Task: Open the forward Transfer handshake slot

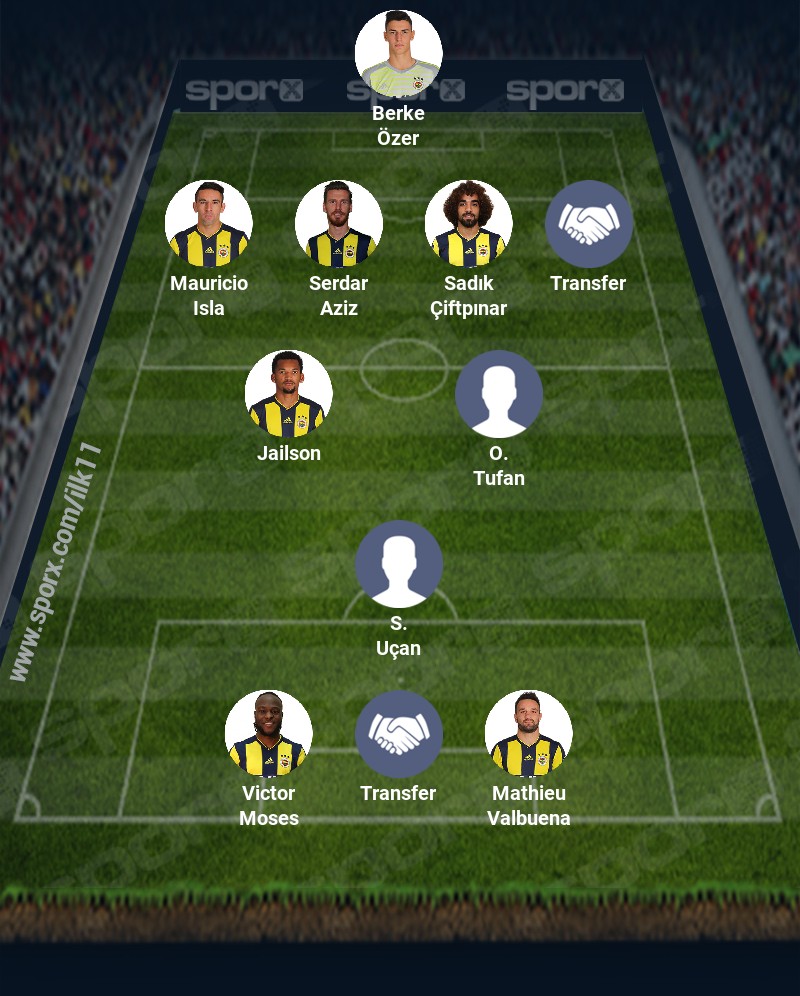Action: tap(398, 734)
